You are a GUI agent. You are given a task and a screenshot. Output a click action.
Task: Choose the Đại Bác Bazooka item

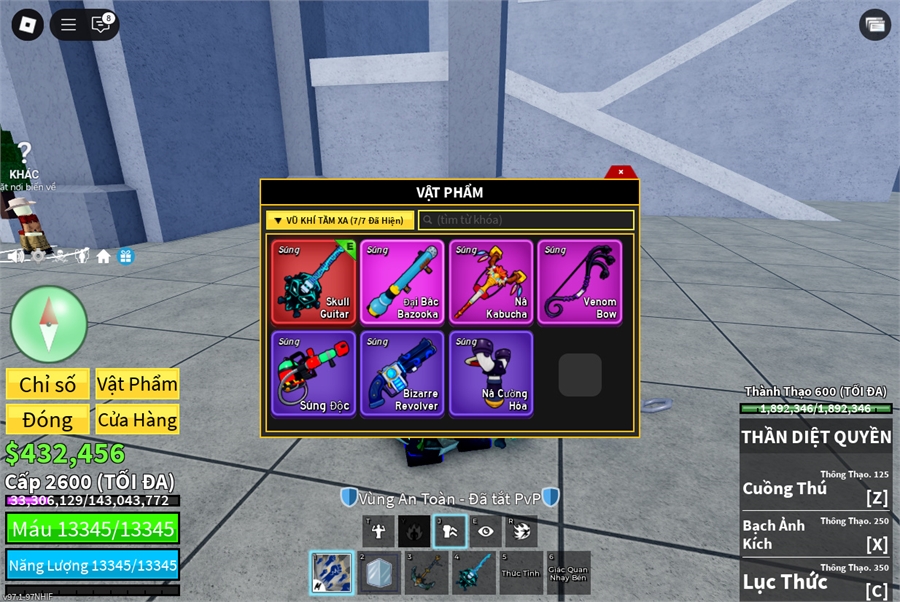(402, 282)
